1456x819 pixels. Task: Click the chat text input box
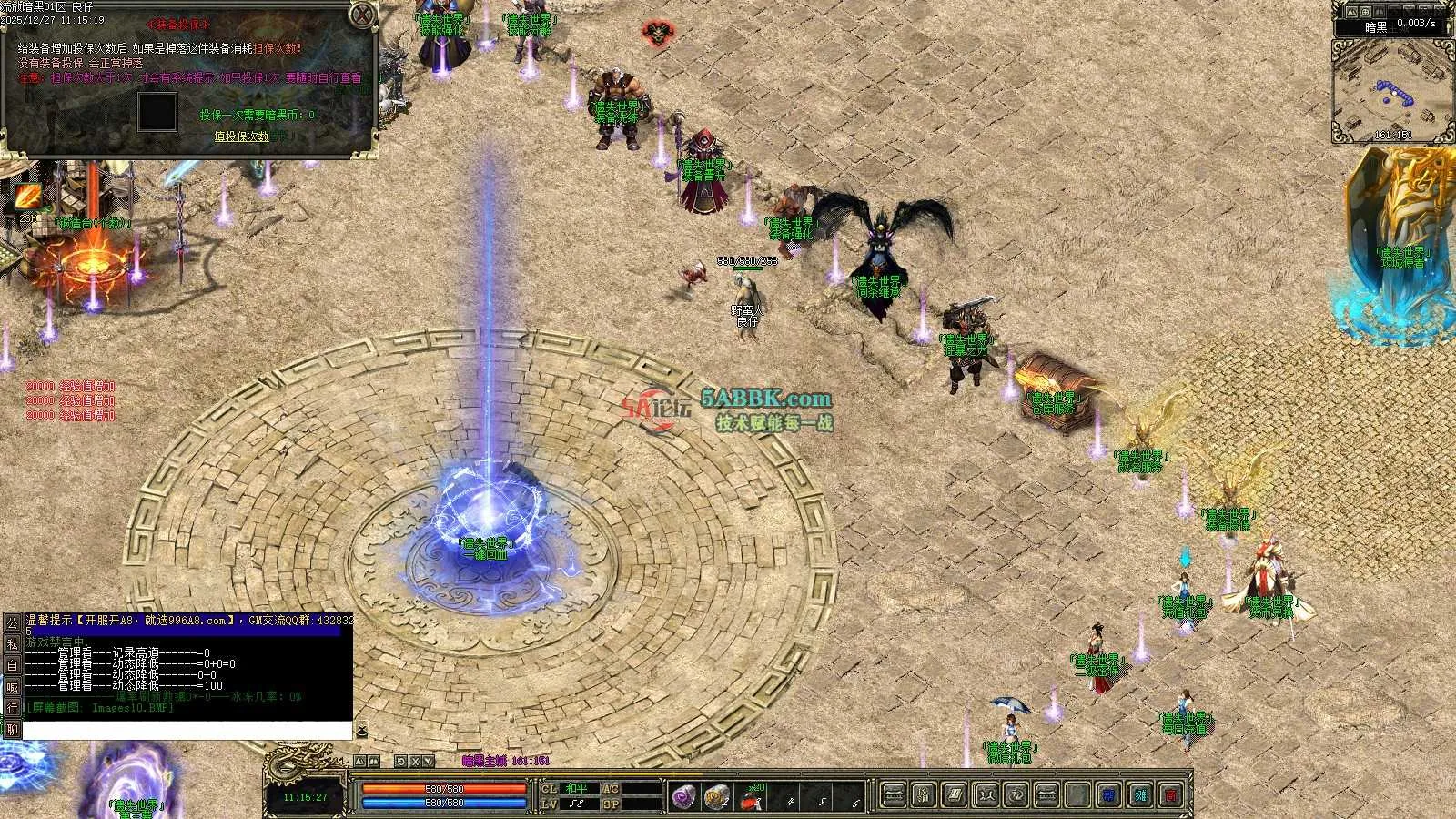pos(187,730)
